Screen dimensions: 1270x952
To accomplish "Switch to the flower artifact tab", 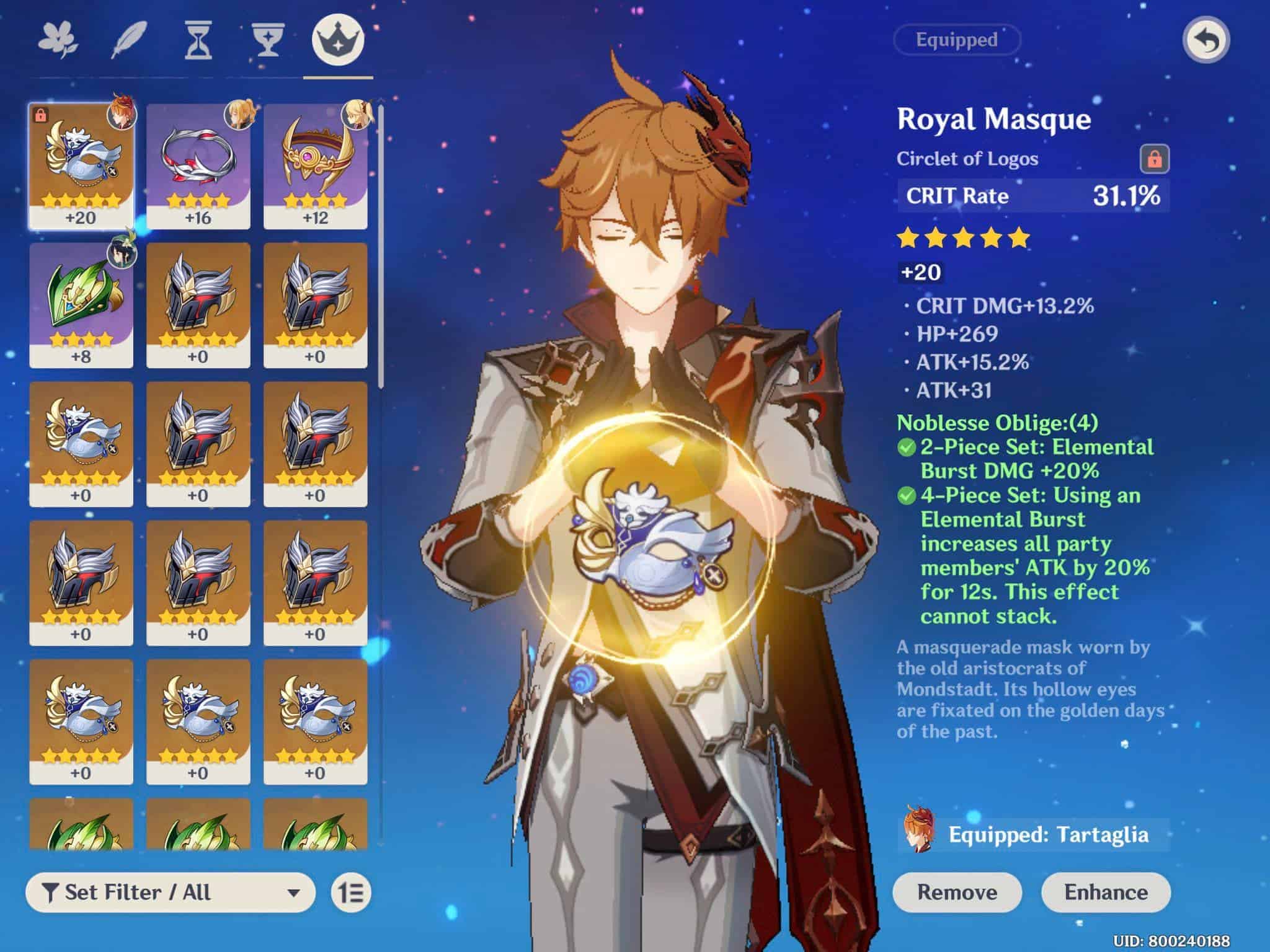I will click(59, 40).
